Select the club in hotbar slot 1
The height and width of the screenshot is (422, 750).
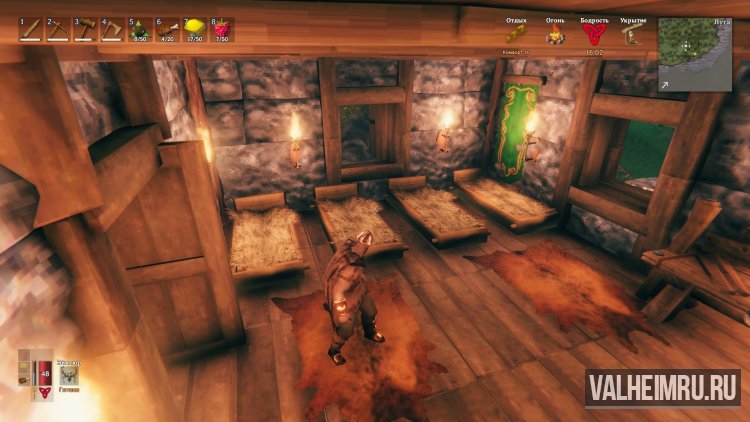30,29
